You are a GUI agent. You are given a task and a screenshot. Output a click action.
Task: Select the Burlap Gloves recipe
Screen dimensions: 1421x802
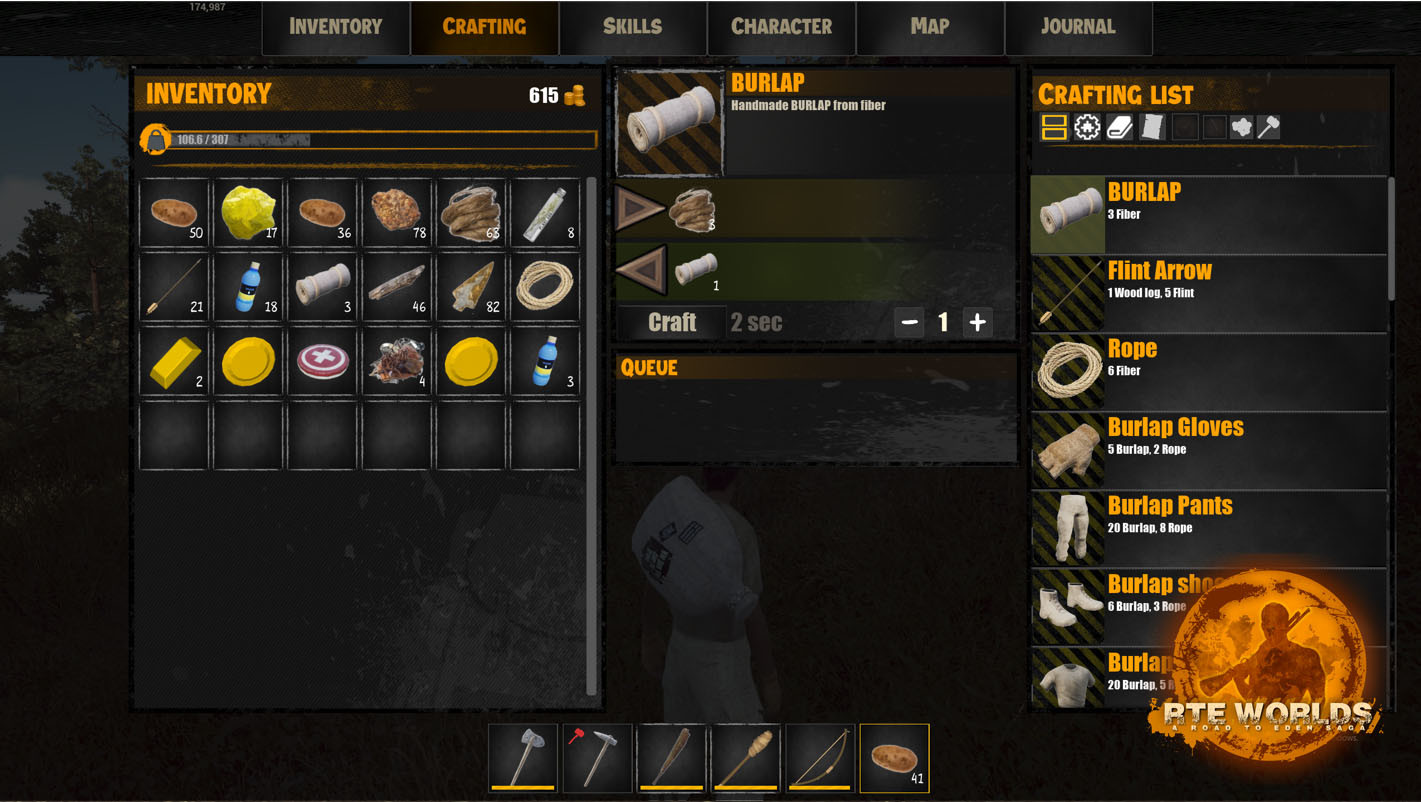pos(1210,449)
